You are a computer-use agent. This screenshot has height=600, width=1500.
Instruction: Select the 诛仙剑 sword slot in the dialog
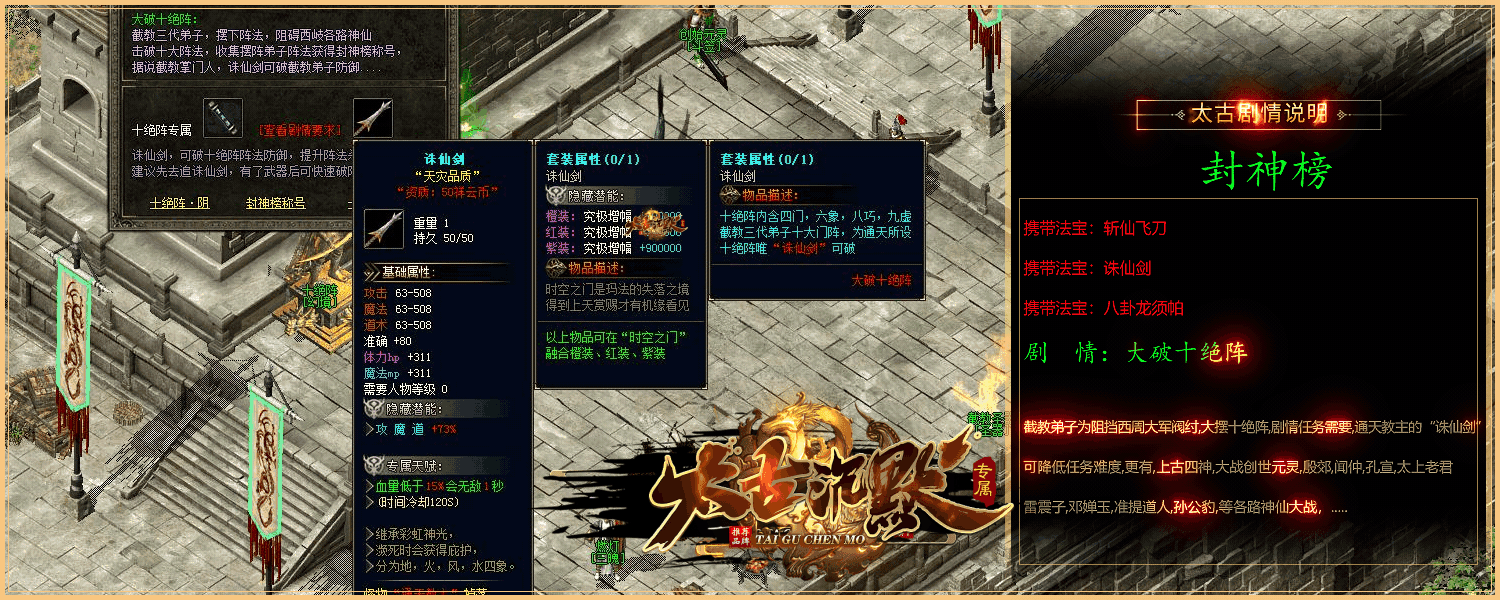(x=372, y=118)
